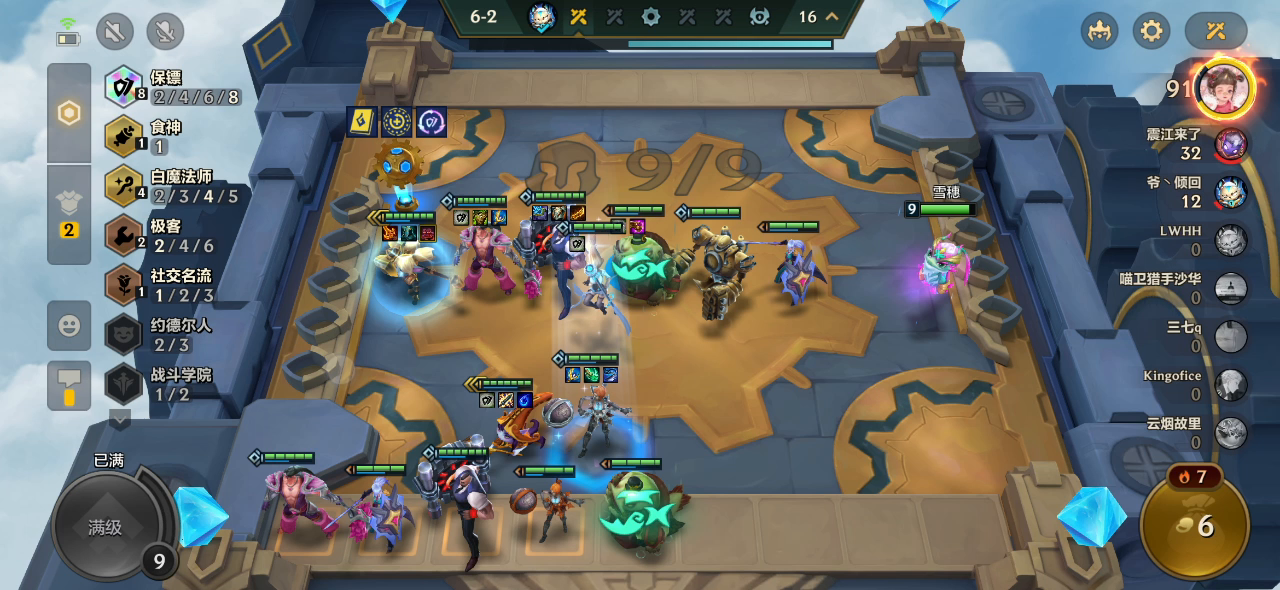This screenshot has height=590, width=1280.
Task: Expand the stage tracker with the arrow
Action: [831, 16]
